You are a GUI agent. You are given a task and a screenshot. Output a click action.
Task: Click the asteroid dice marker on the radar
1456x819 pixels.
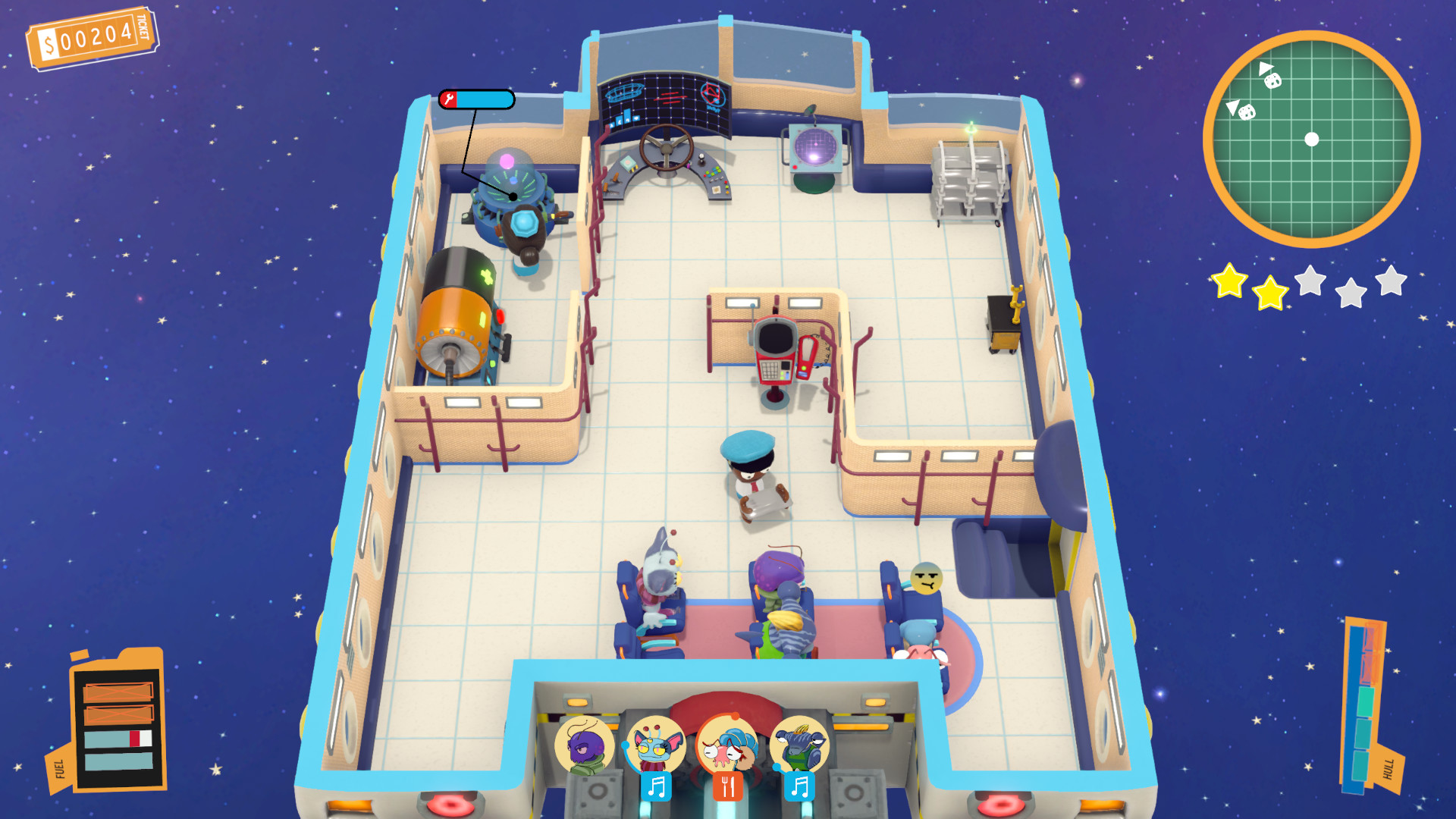click(1272, 81)
